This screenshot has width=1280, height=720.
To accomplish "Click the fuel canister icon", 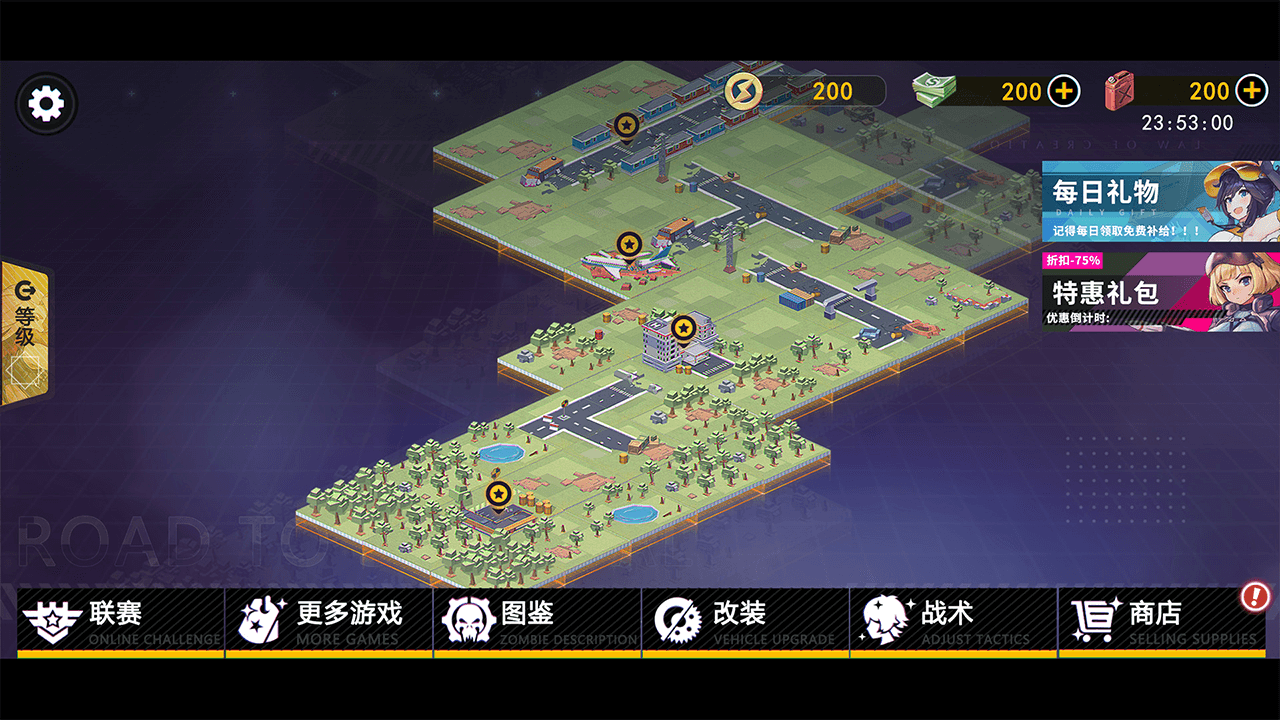I will point(1120,90).
